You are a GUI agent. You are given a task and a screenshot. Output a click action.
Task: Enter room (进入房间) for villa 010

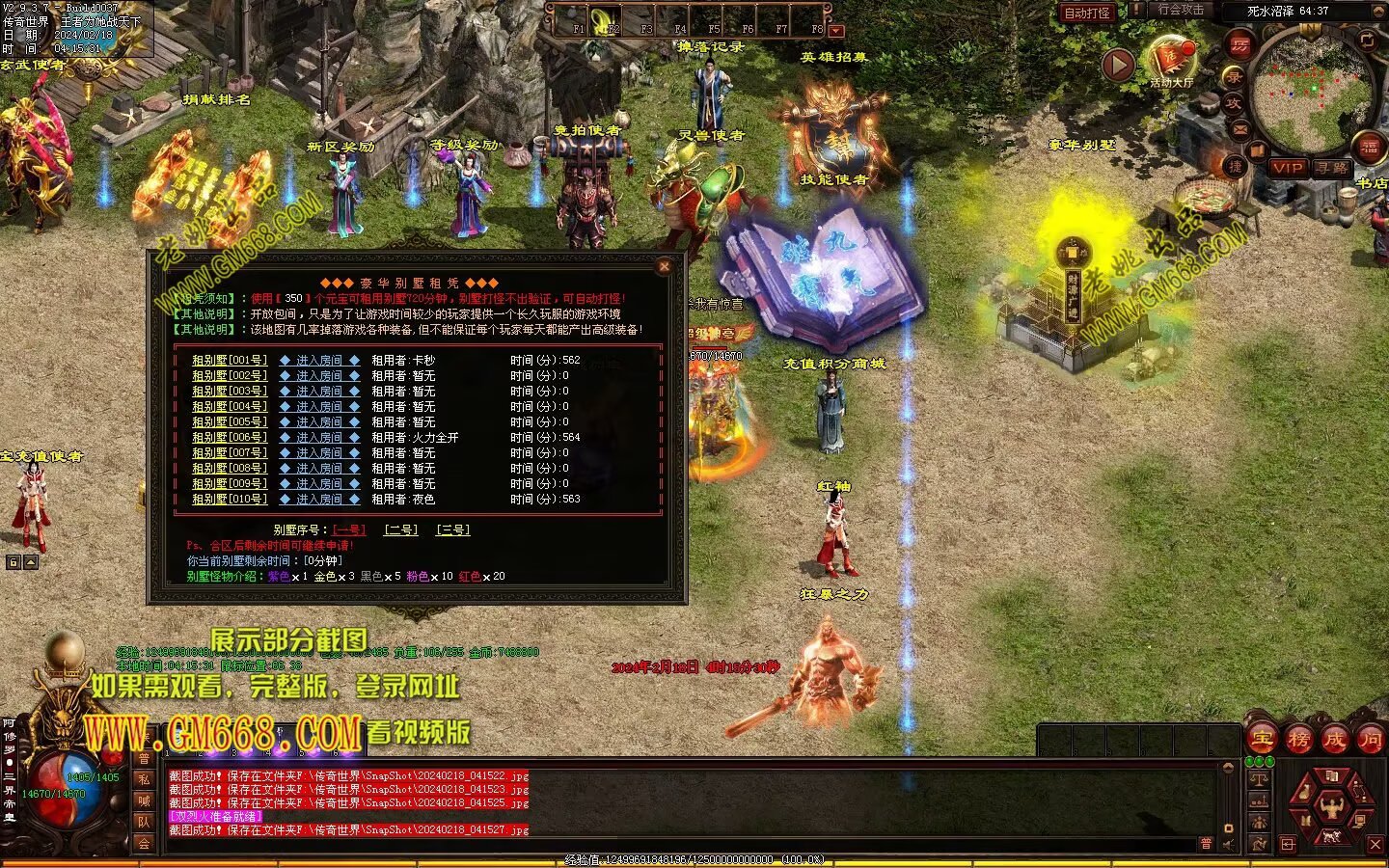click(x=319, y=500)
